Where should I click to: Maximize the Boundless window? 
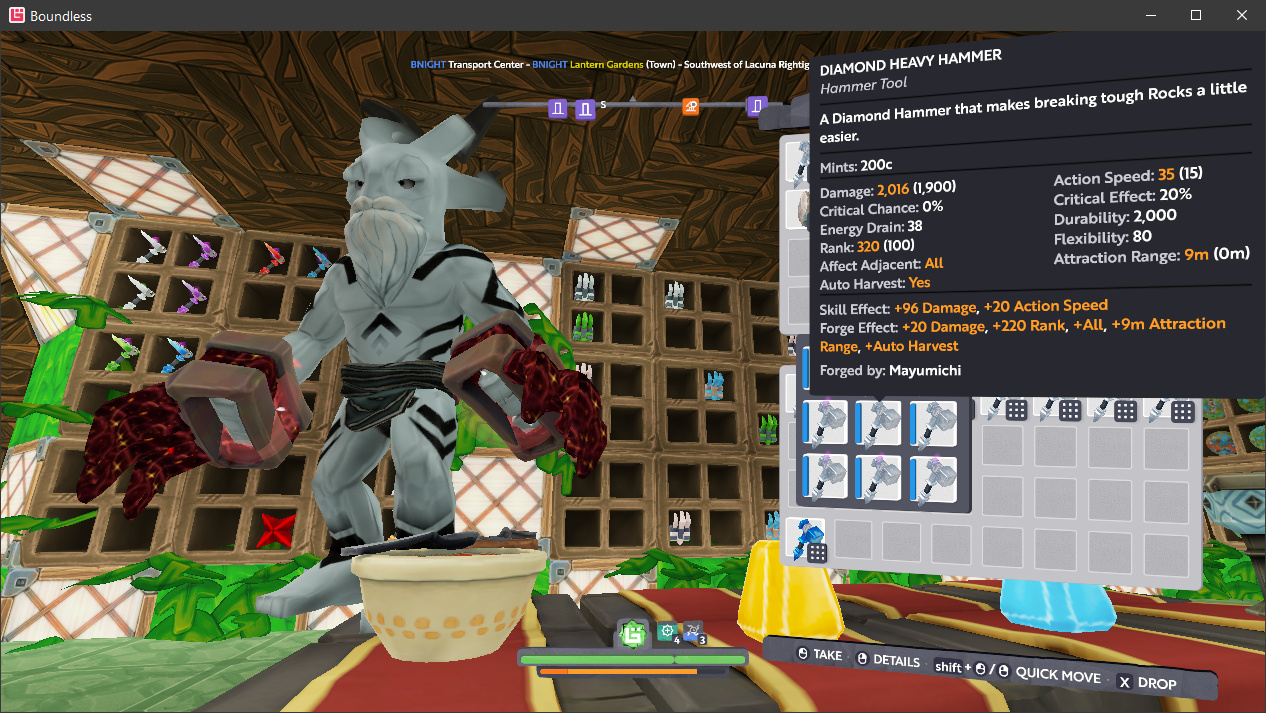[x=1195, y=15]
